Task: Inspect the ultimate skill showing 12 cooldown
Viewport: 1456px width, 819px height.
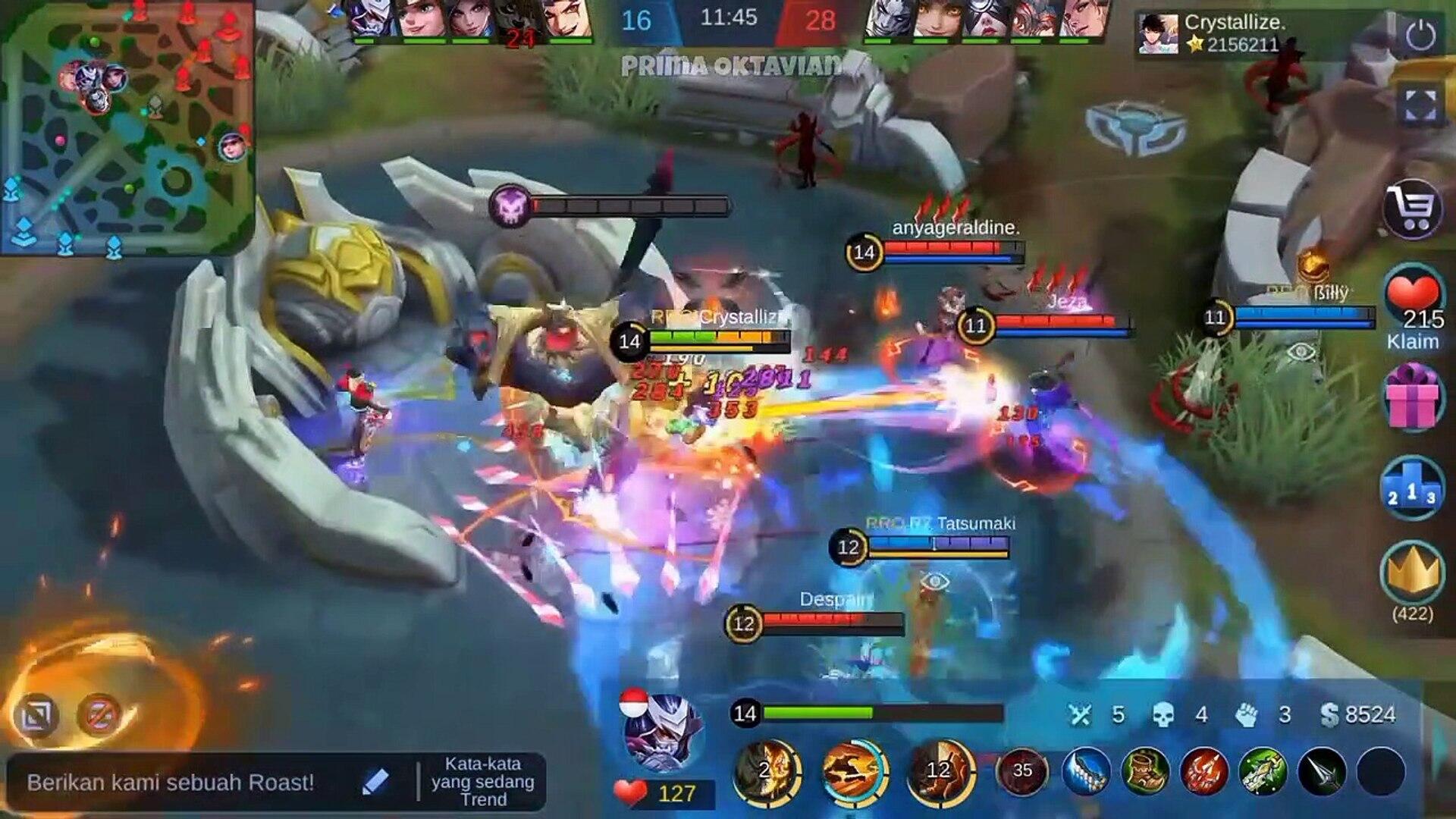Action: [940, 771]
